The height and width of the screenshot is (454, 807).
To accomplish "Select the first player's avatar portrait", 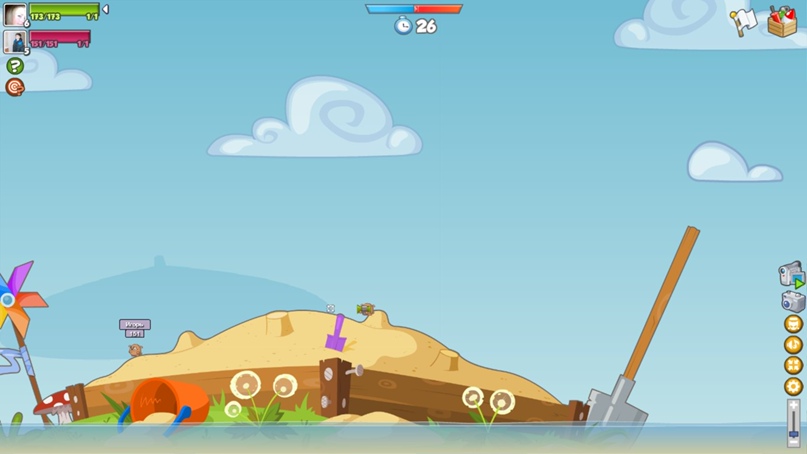I will (15, 15).
